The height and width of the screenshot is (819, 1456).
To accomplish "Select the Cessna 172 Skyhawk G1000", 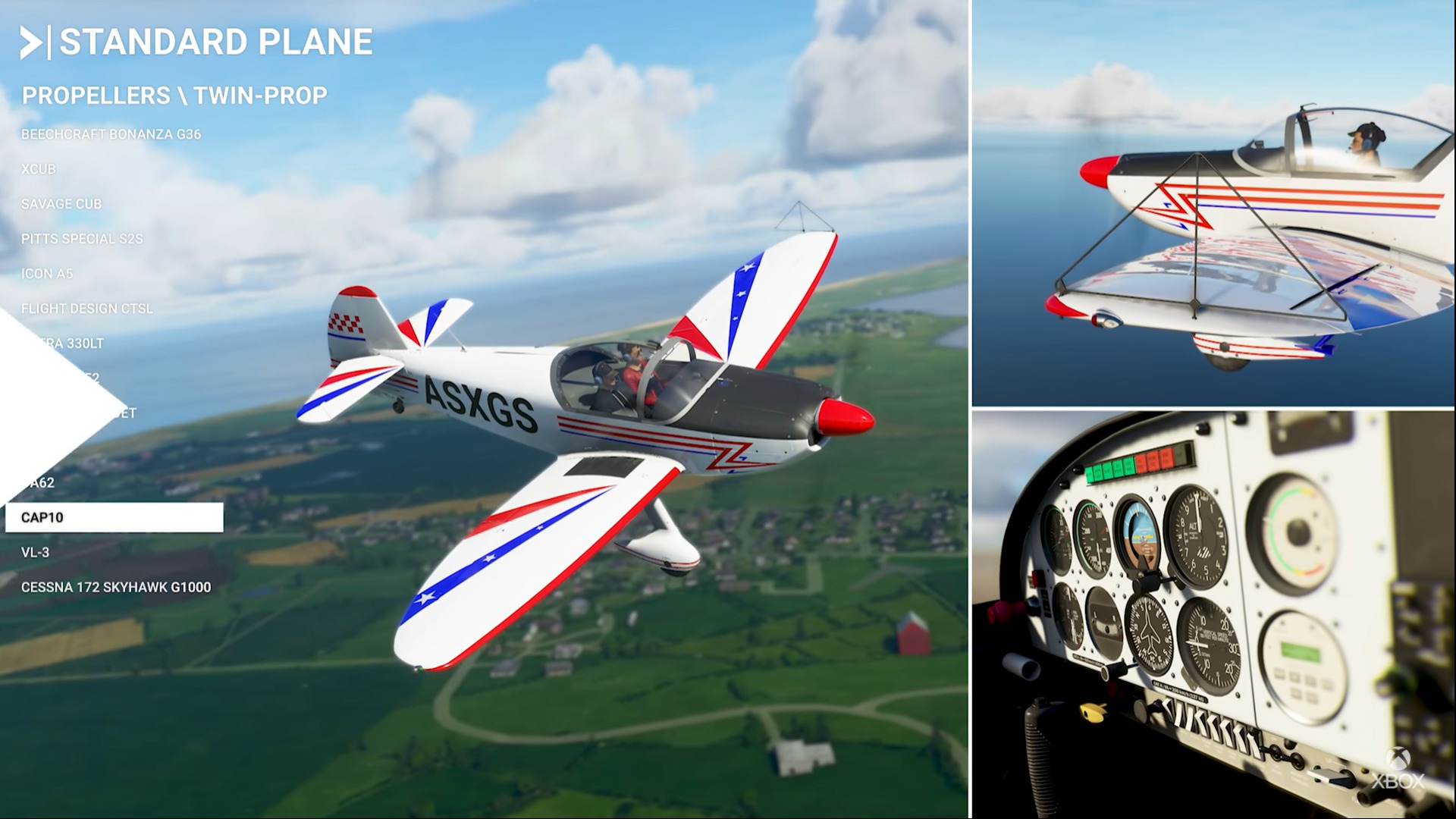I will pyautogui.click(x=118, y=586).
